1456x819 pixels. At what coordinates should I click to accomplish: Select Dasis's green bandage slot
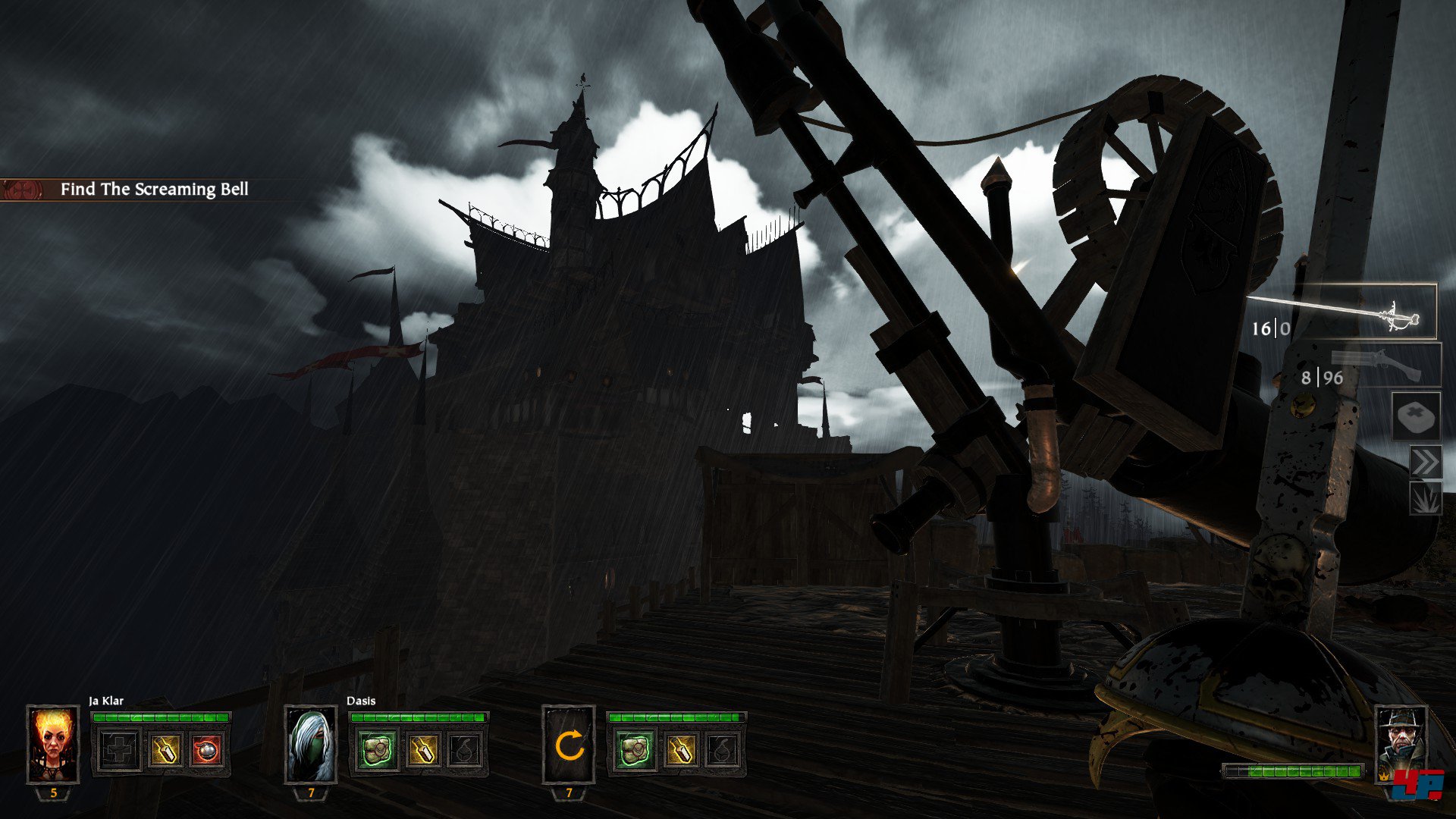coord(375,750)
